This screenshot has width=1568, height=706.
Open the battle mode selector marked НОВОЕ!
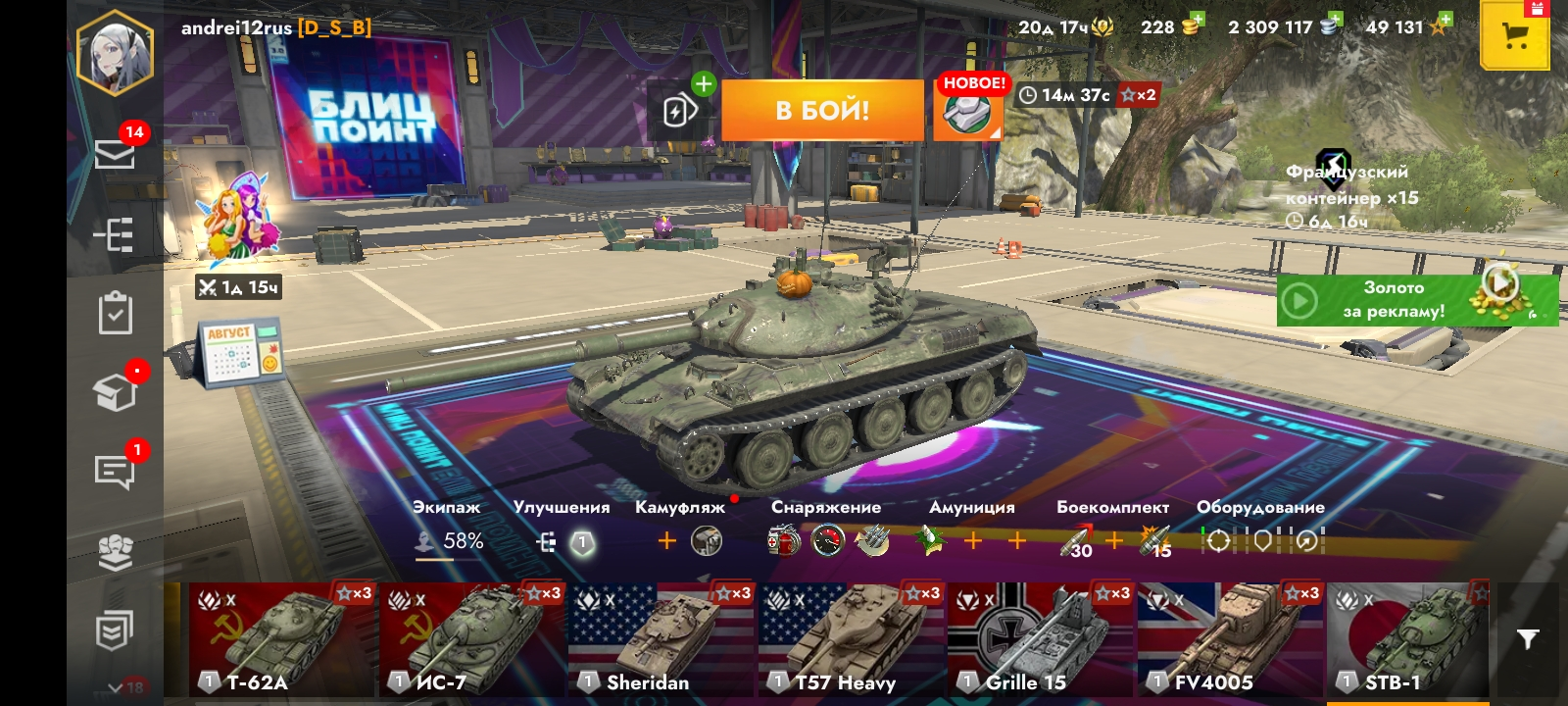(x=967, y=110)
